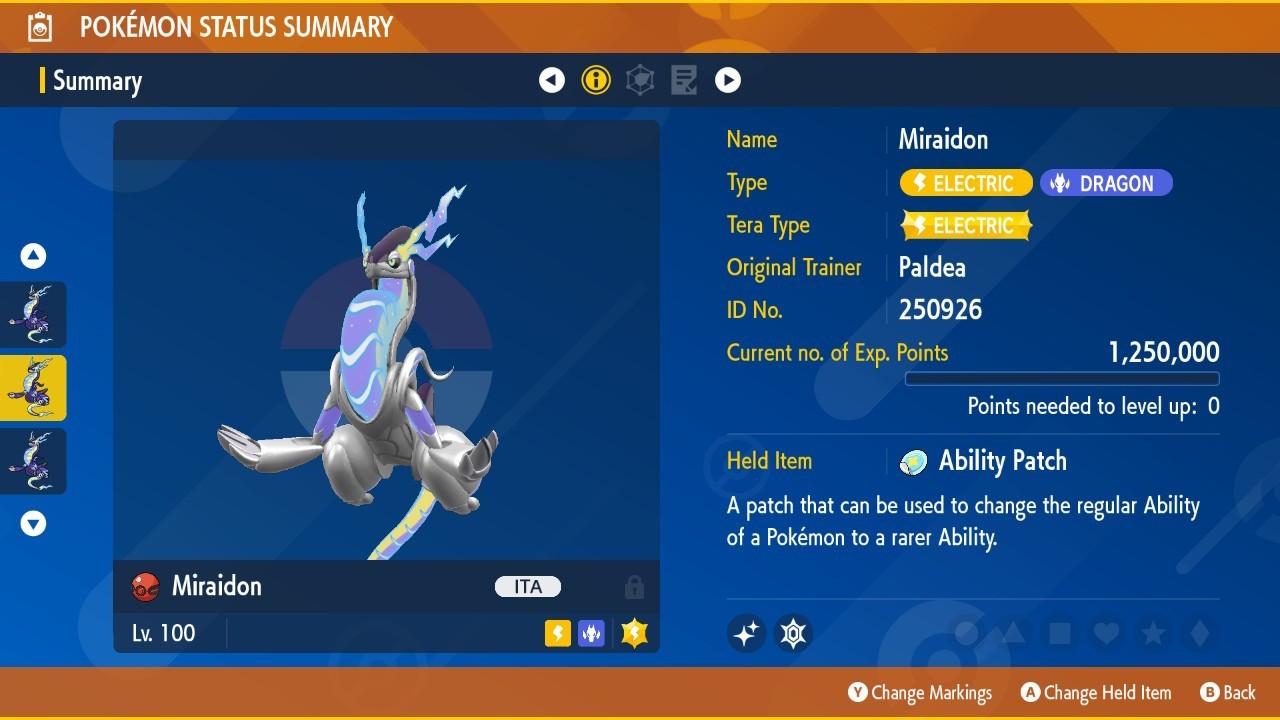Viewport: 1280px width, 720px height.
Task: Go Back from the status summary
Action: point(1227,692)
